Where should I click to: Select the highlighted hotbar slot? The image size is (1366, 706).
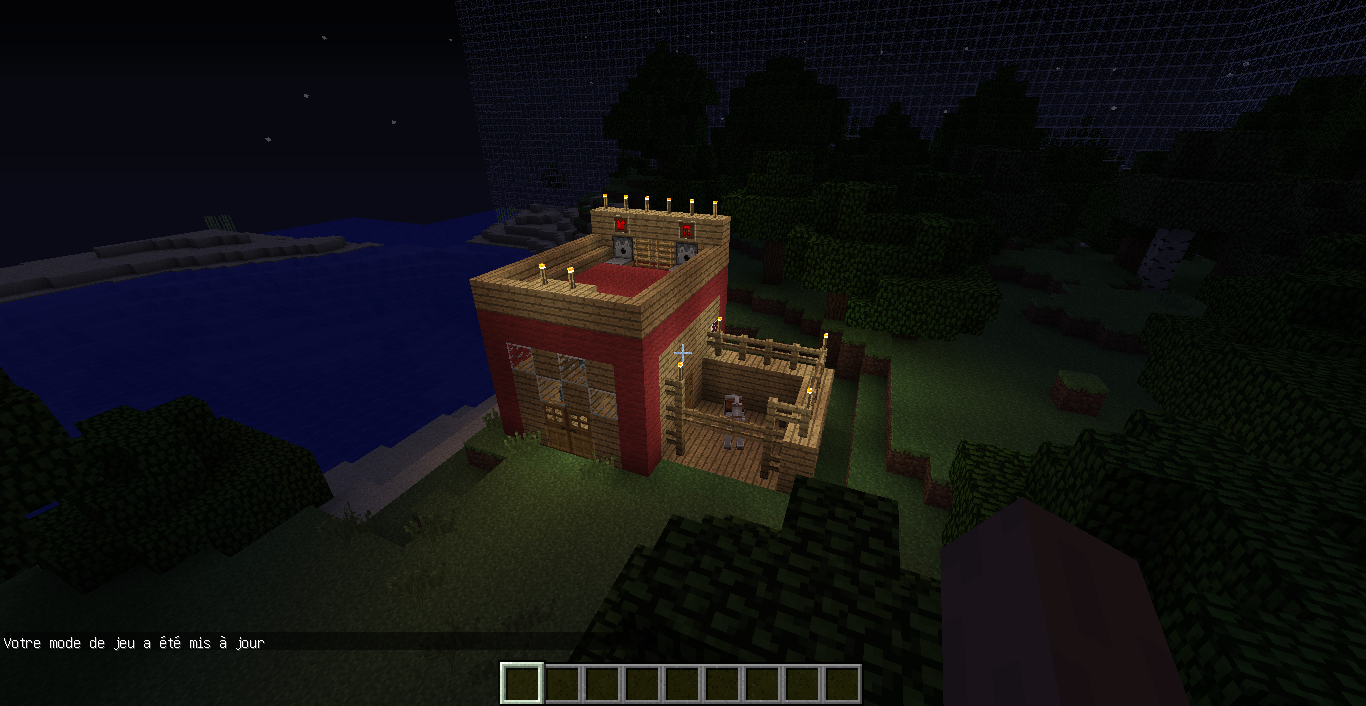[521, 684]
